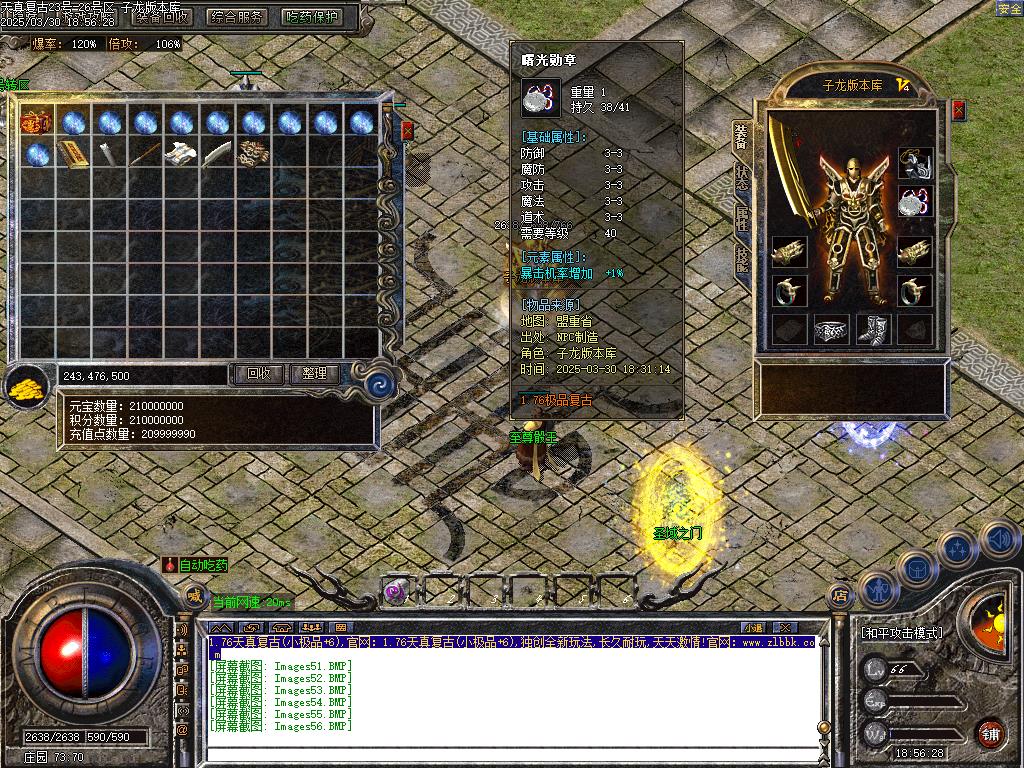This screenshot has width=1024, height=768.
Task: Open the 店 shop button
Action: (x=840, y=597)
